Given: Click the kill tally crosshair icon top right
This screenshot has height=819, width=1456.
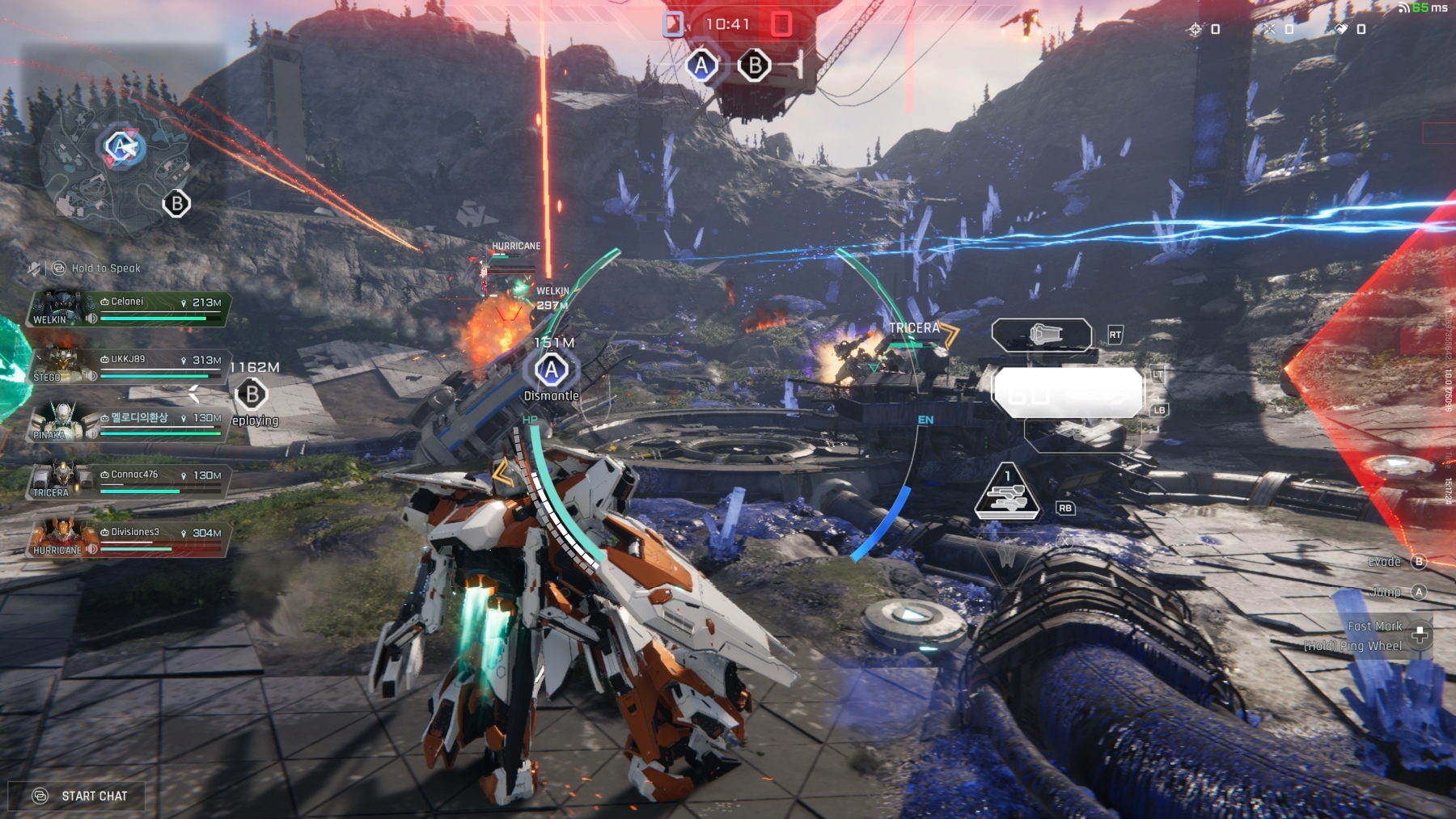Looking at the screenshot, I should (x=1195, y=30).
